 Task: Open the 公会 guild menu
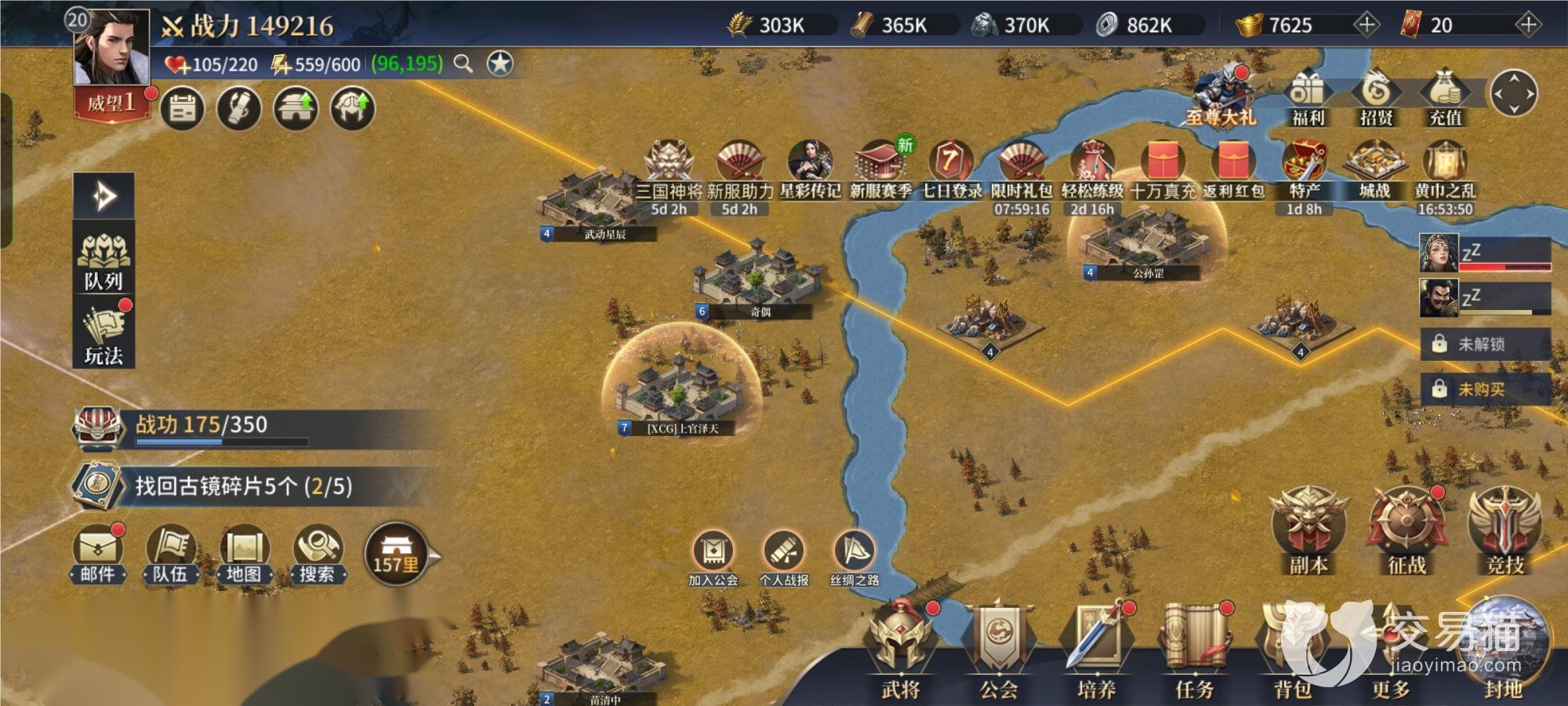point(998,653)
